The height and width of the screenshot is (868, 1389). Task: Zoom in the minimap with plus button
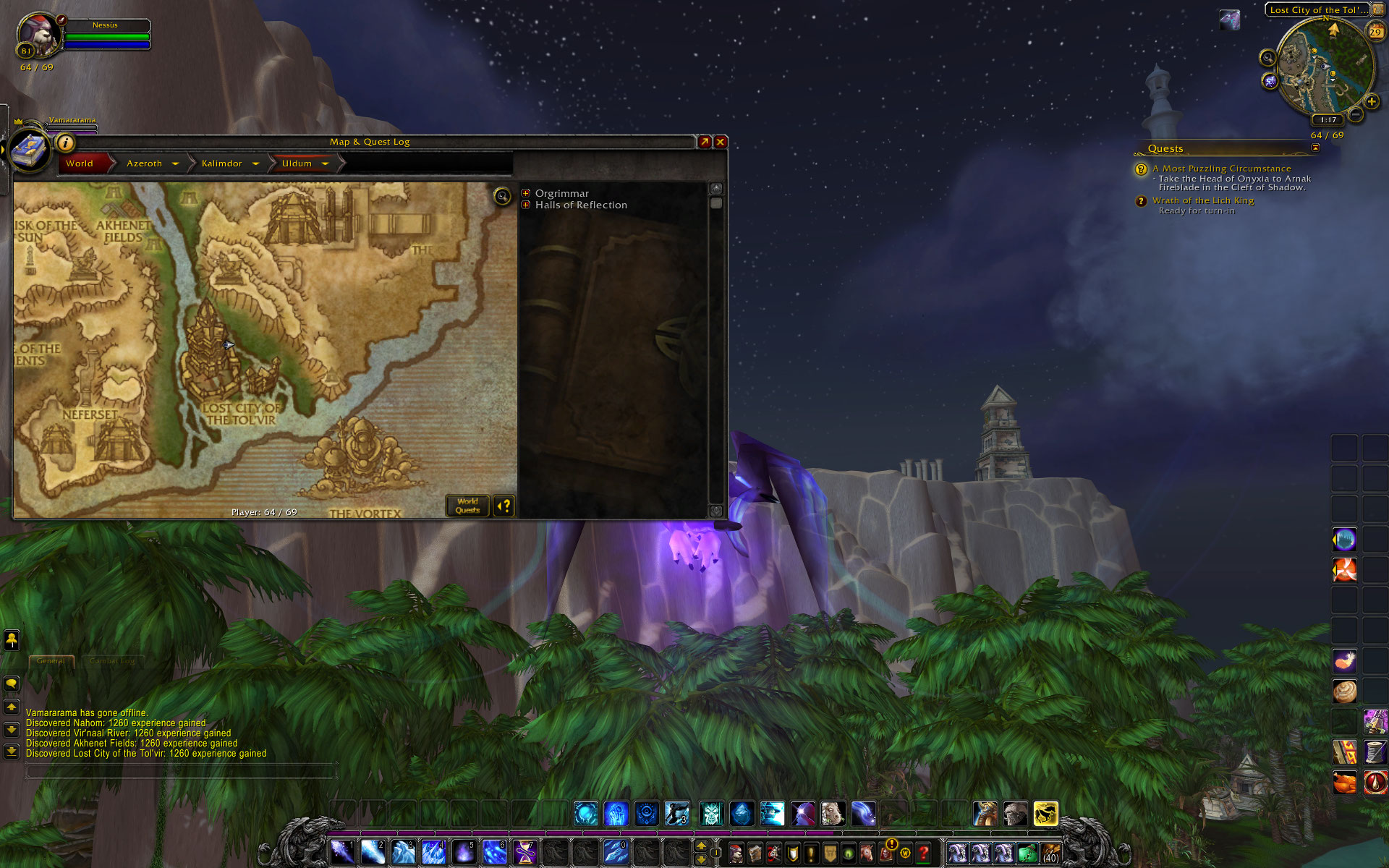tap(1371, 101)
